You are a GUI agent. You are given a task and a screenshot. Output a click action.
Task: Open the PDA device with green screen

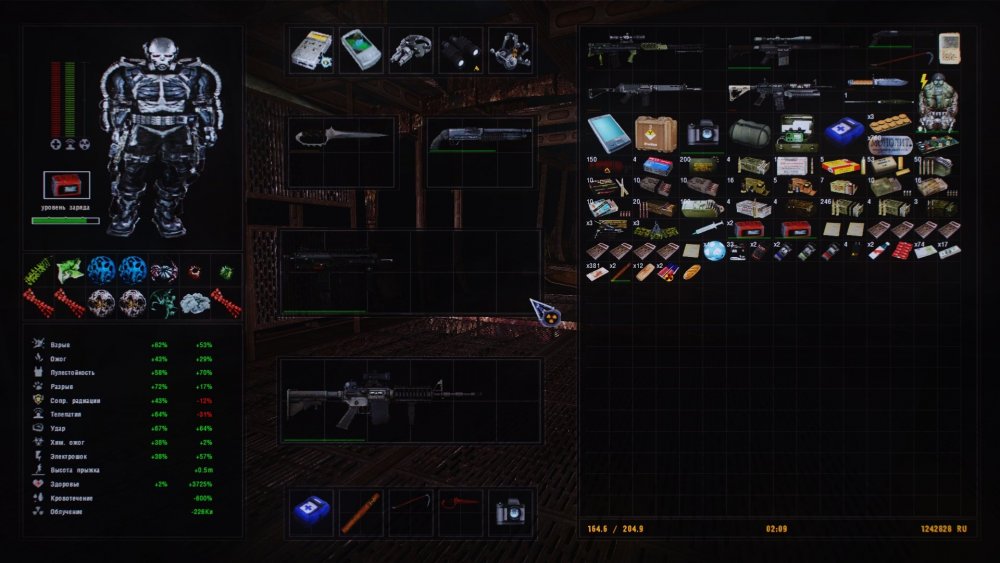click(360, 49)
